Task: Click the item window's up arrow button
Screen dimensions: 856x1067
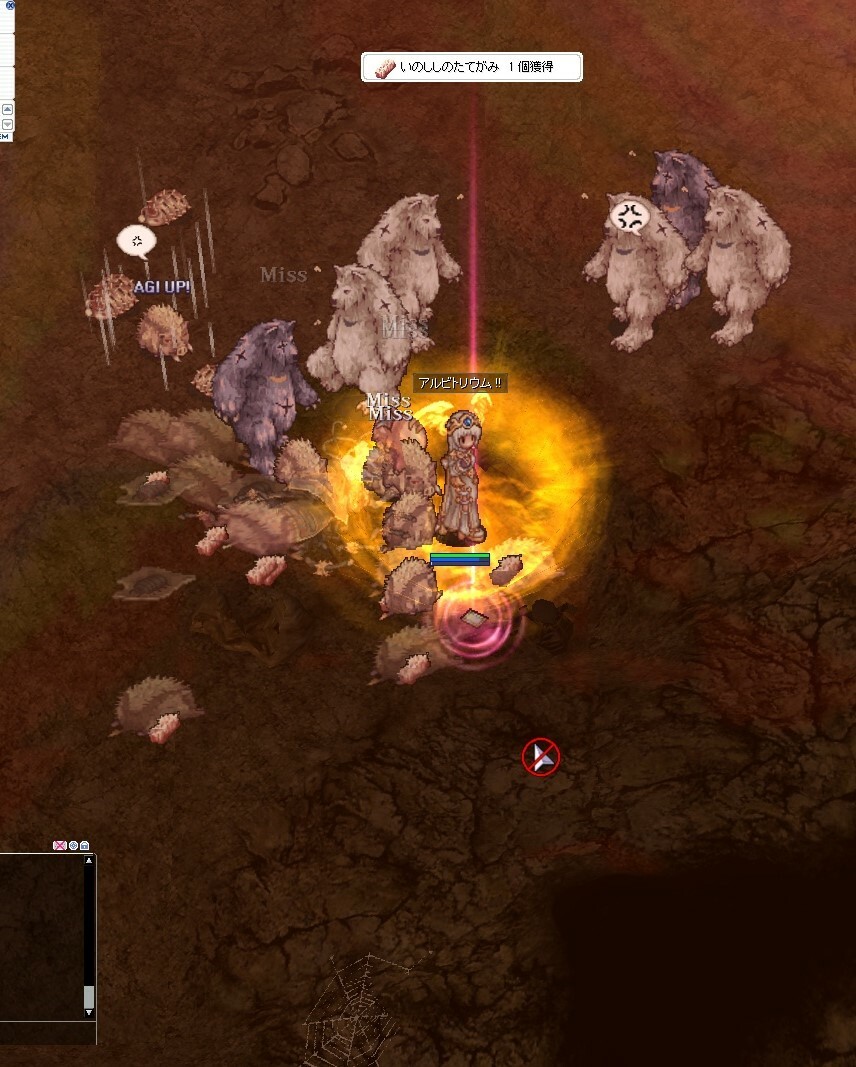Action: (x=6, y=109)
